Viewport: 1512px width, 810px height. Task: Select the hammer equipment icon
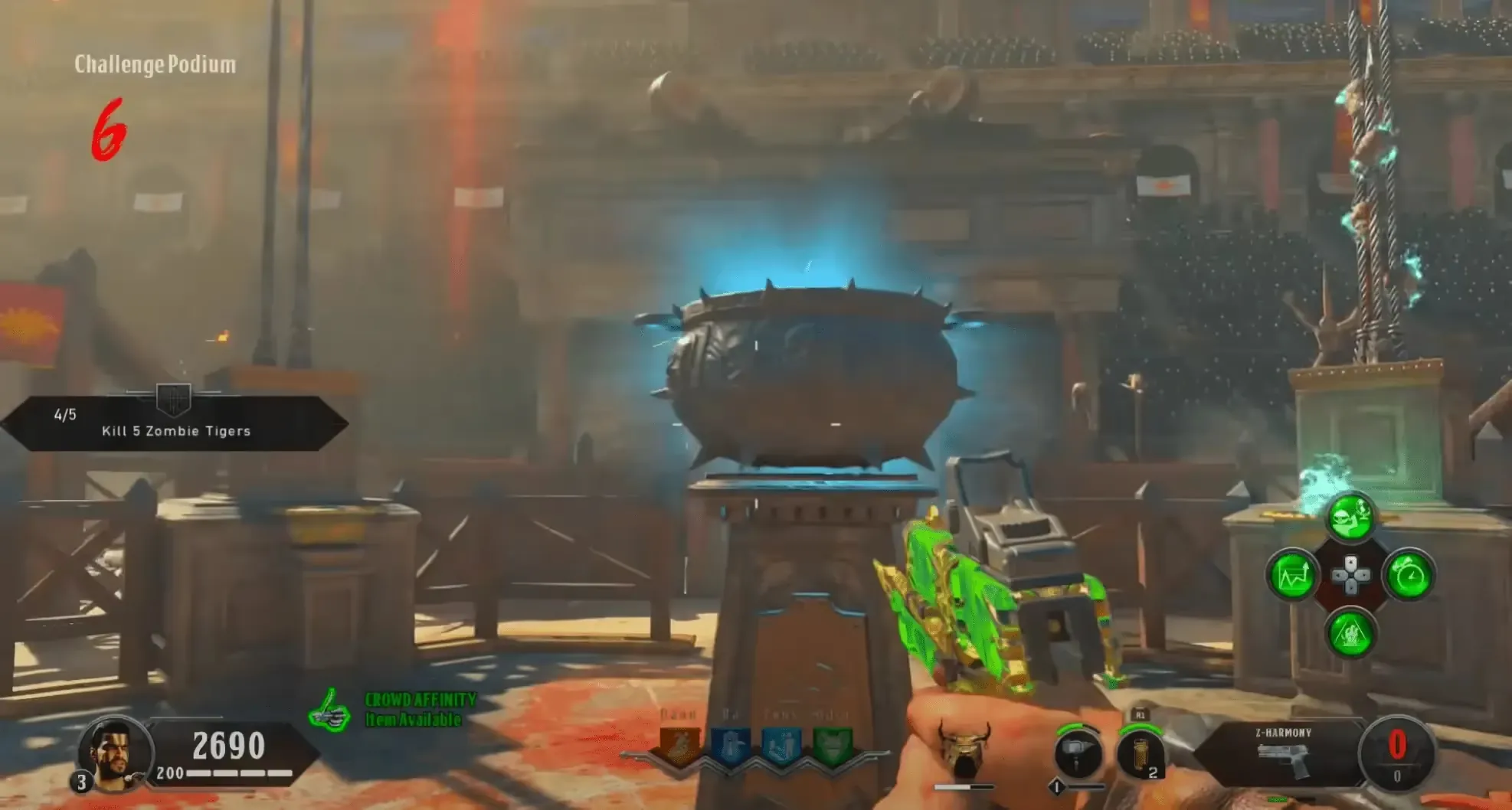pos(1077,753)
